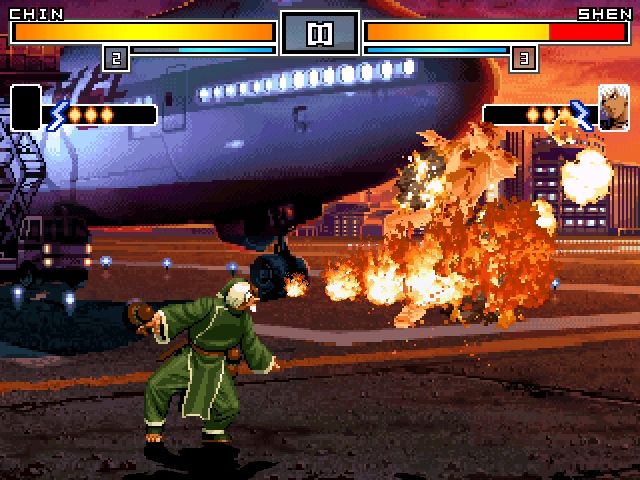Click Shen's character portrait
This screenshot has height=480, width=640.
(x=613, y=107)
